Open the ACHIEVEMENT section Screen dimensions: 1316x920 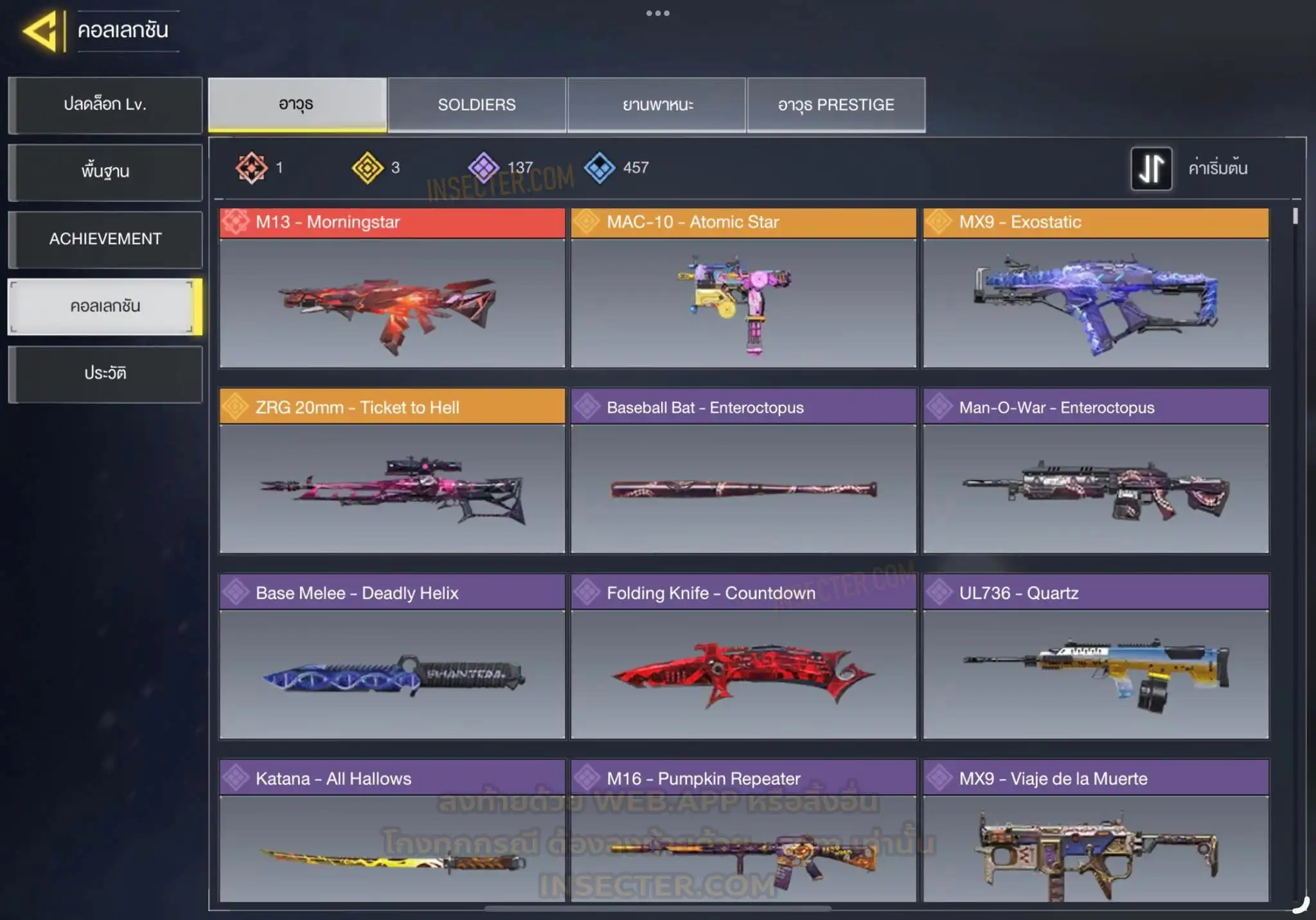pos(105,239)
